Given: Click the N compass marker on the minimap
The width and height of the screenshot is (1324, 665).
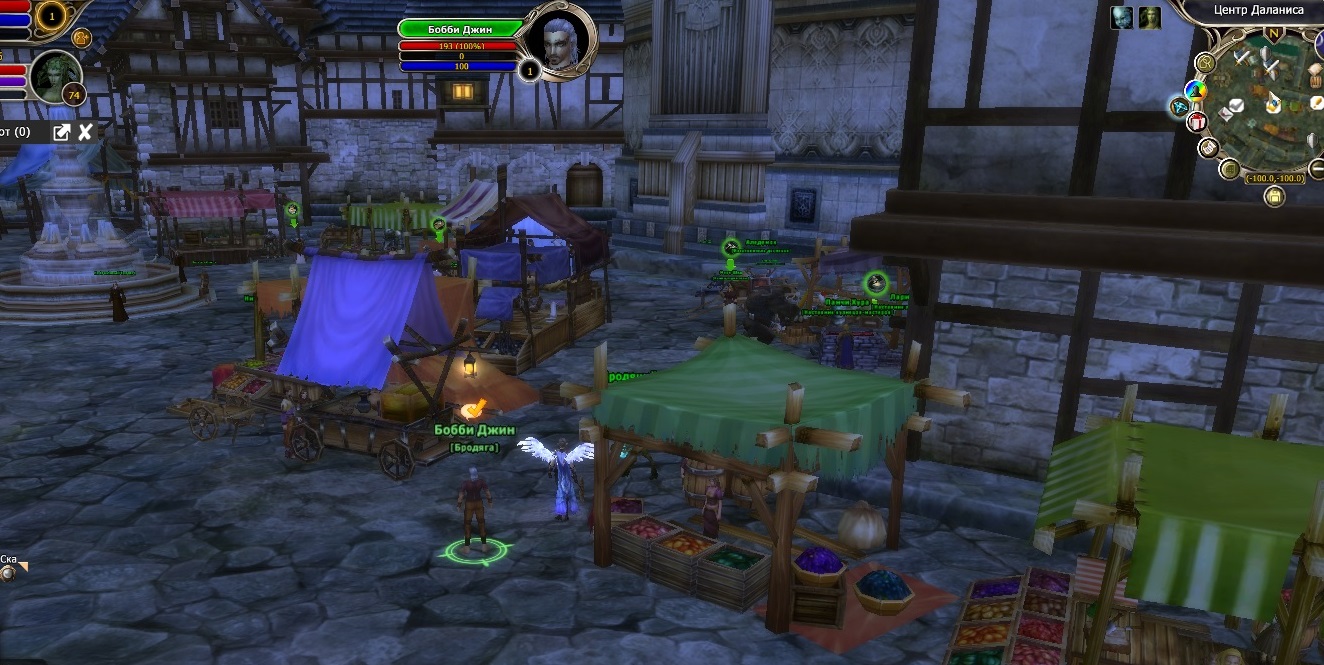Looking at the screenshot, I should [x=1274, y=33].
